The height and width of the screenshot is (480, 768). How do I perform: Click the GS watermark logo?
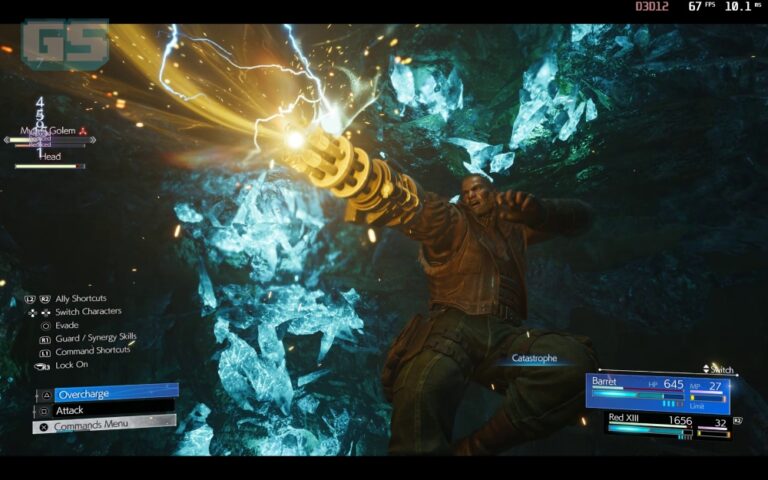[x=65, y=44]
